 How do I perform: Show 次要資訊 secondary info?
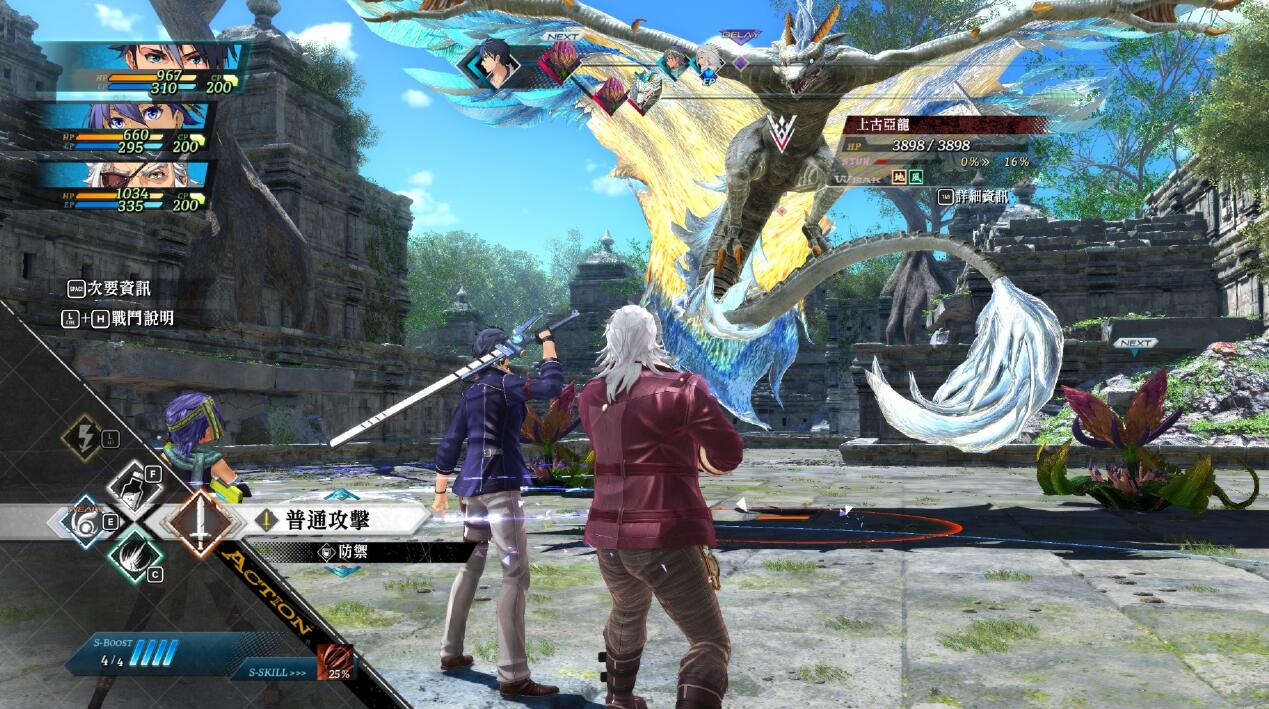(110, 288)
